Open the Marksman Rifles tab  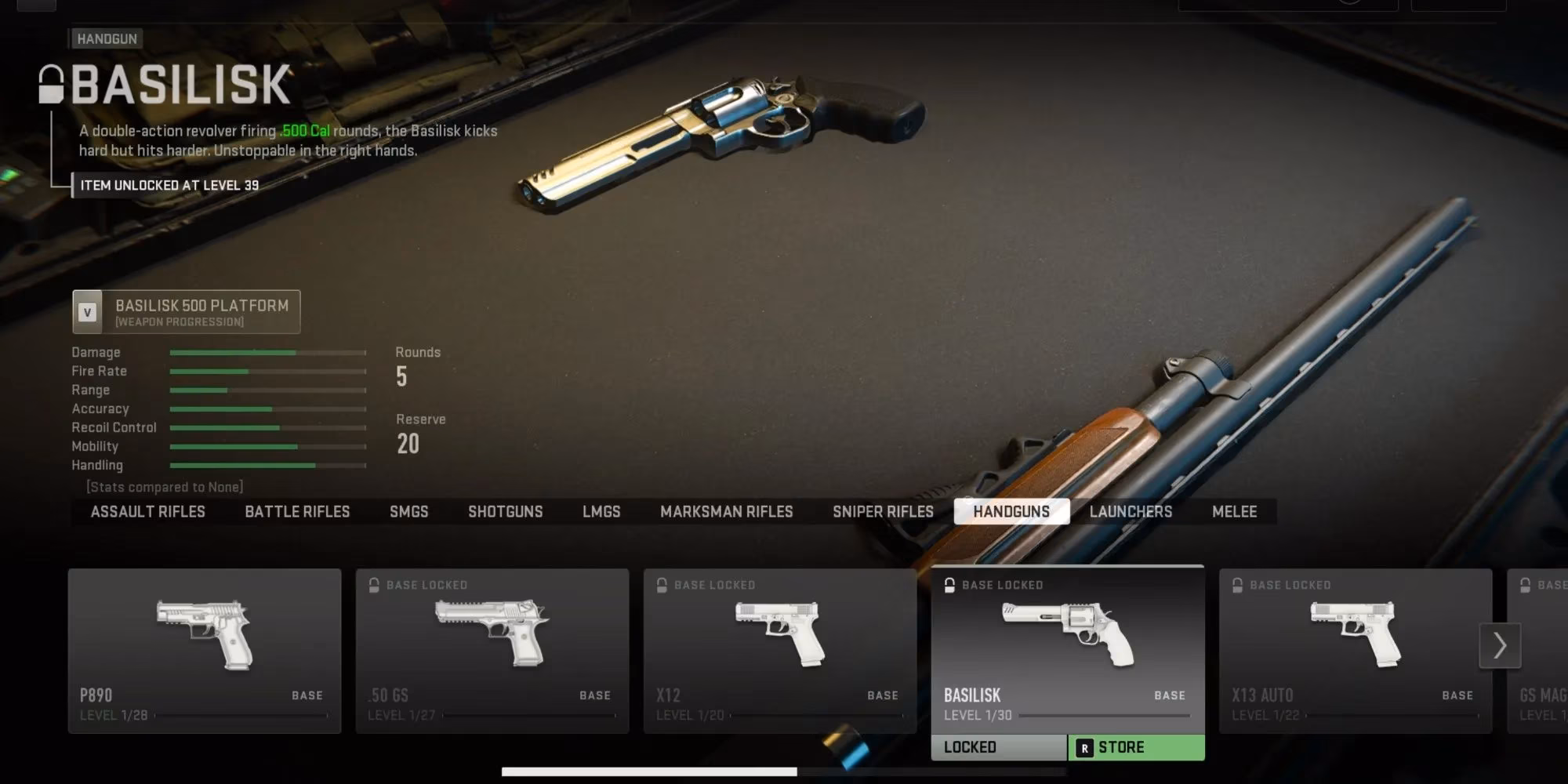coord(726,512)
